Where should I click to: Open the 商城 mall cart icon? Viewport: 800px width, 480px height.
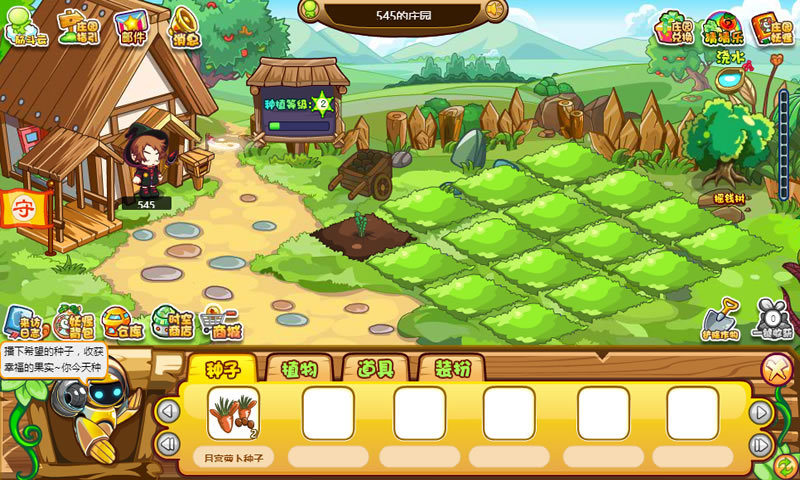220,322
